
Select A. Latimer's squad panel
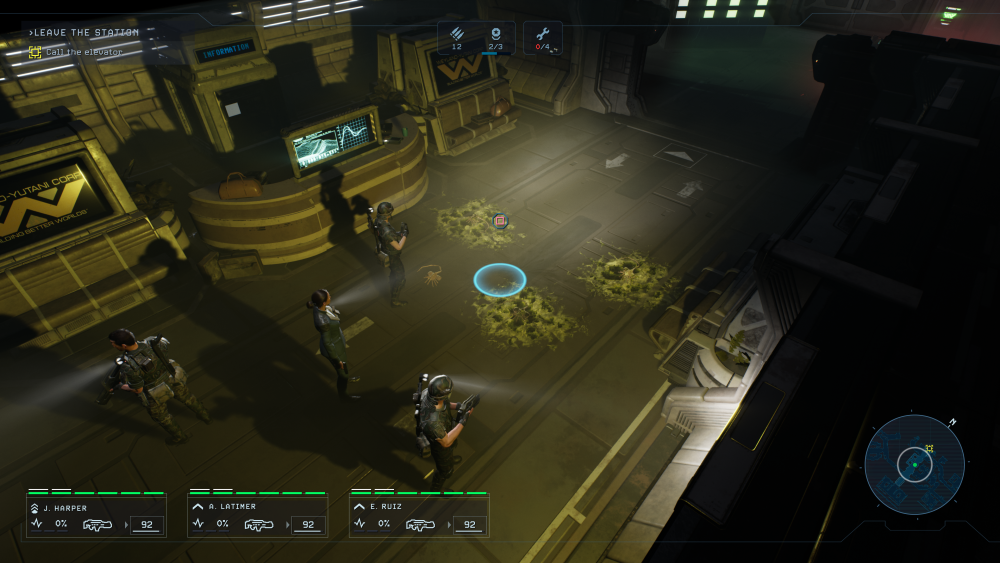(258, 515)
